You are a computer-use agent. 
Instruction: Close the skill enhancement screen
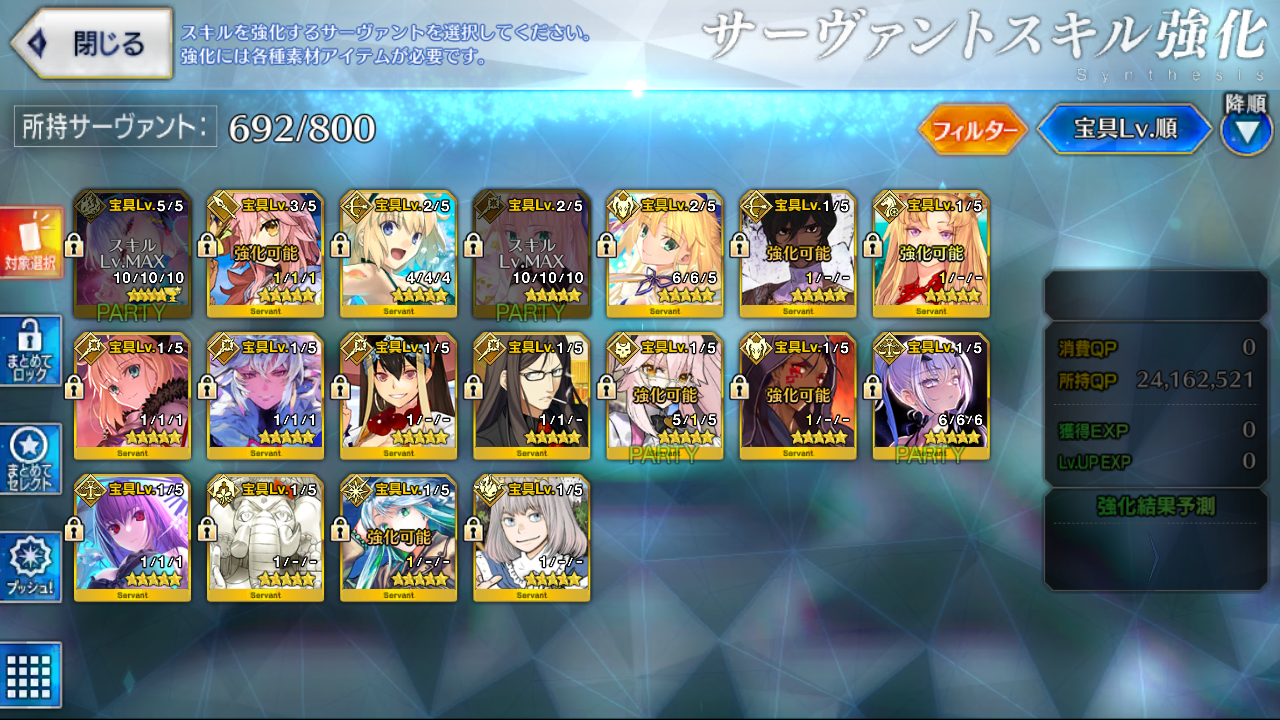click(92, 44)
